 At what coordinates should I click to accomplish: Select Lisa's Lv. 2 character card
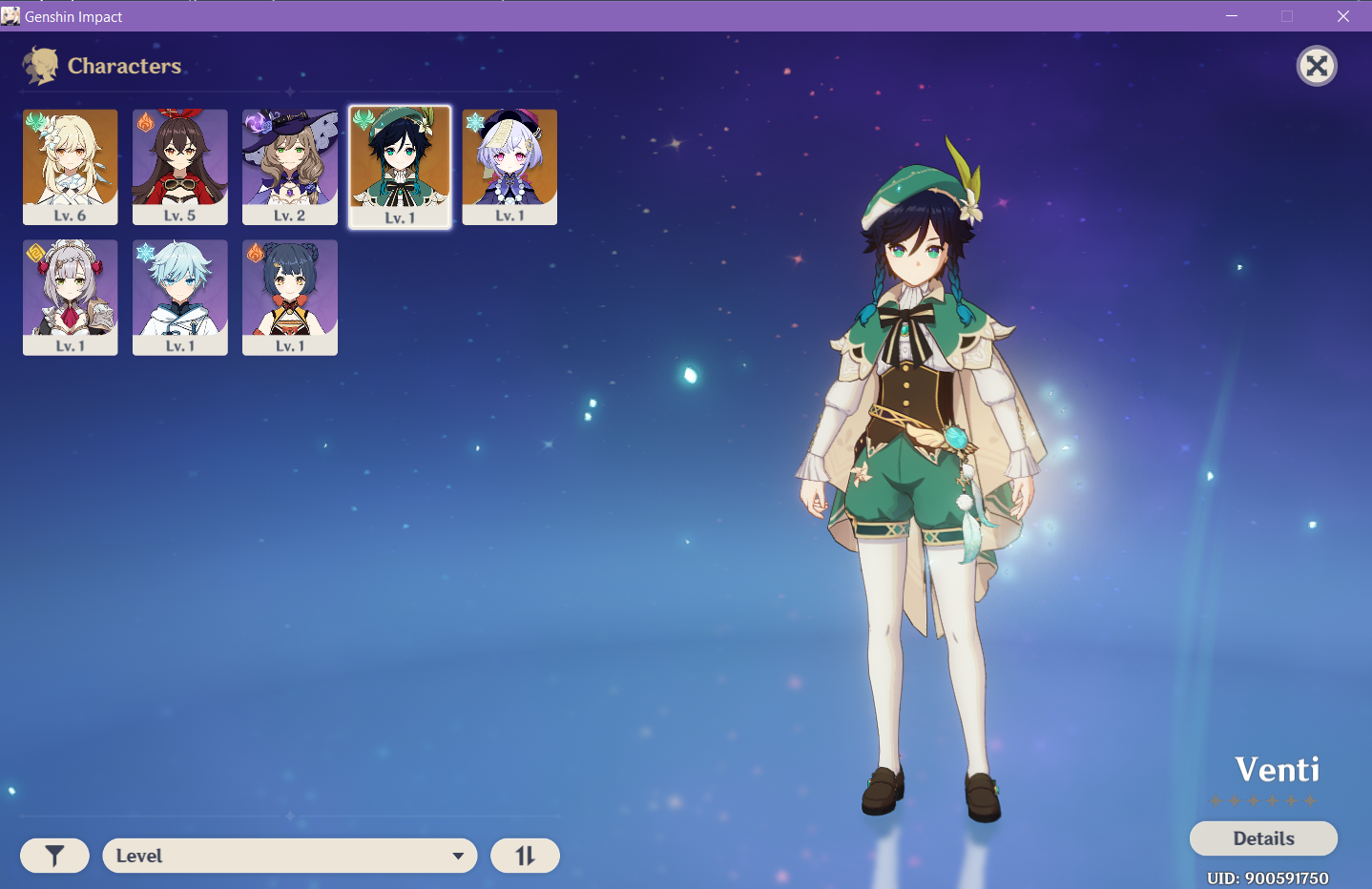tap(290, 166)
